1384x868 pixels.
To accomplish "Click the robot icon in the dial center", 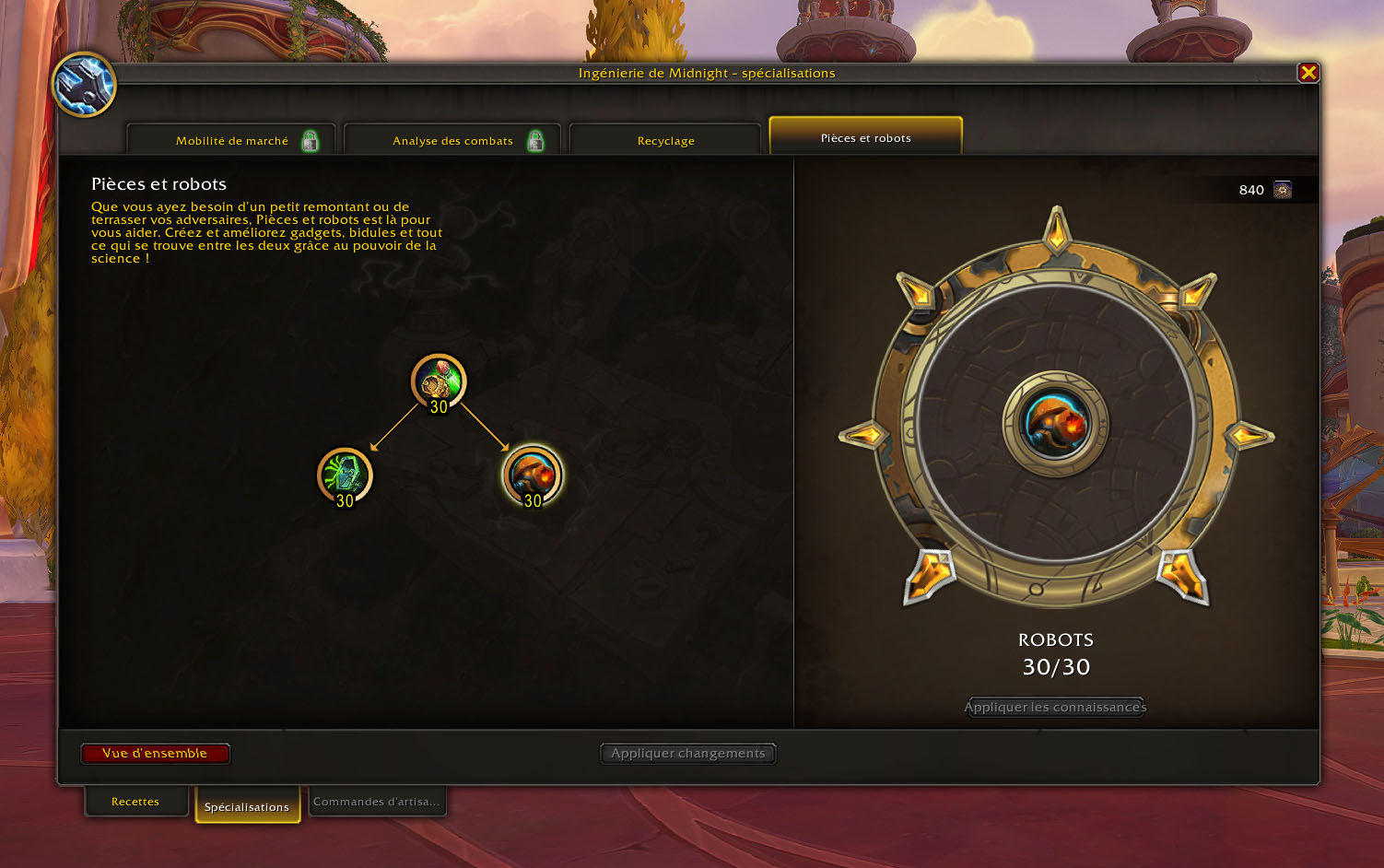I will click(x=1056, y=424).
